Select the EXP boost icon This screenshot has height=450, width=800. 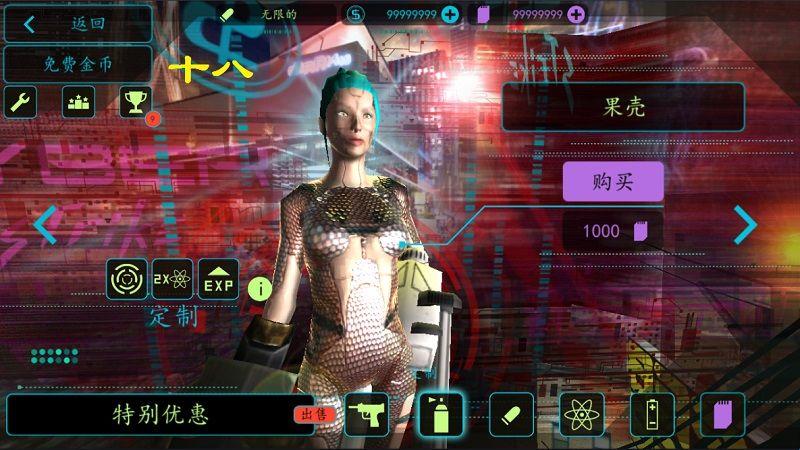click(x=218, y=279)
